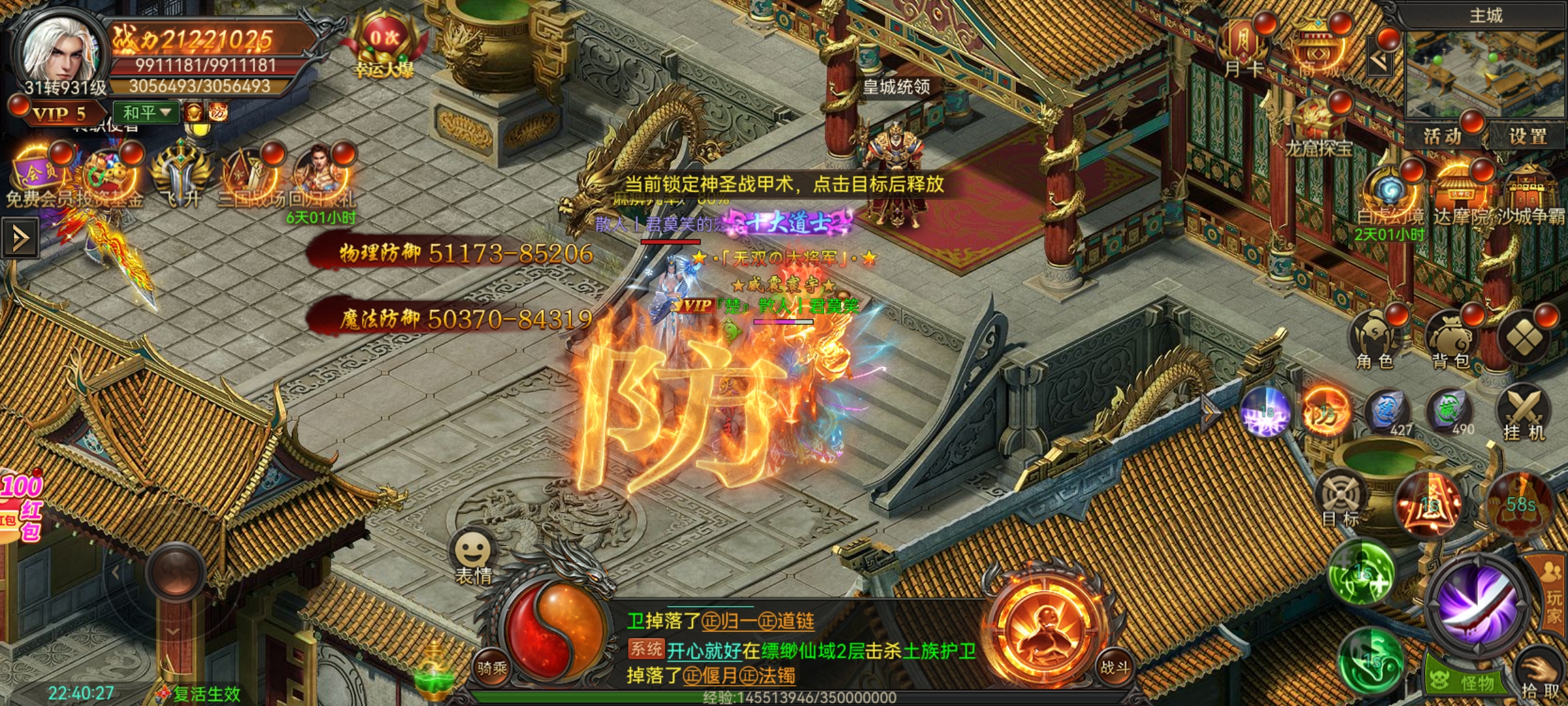
Task: Open the 飞升 ascension icon
Action: (180, 178)
